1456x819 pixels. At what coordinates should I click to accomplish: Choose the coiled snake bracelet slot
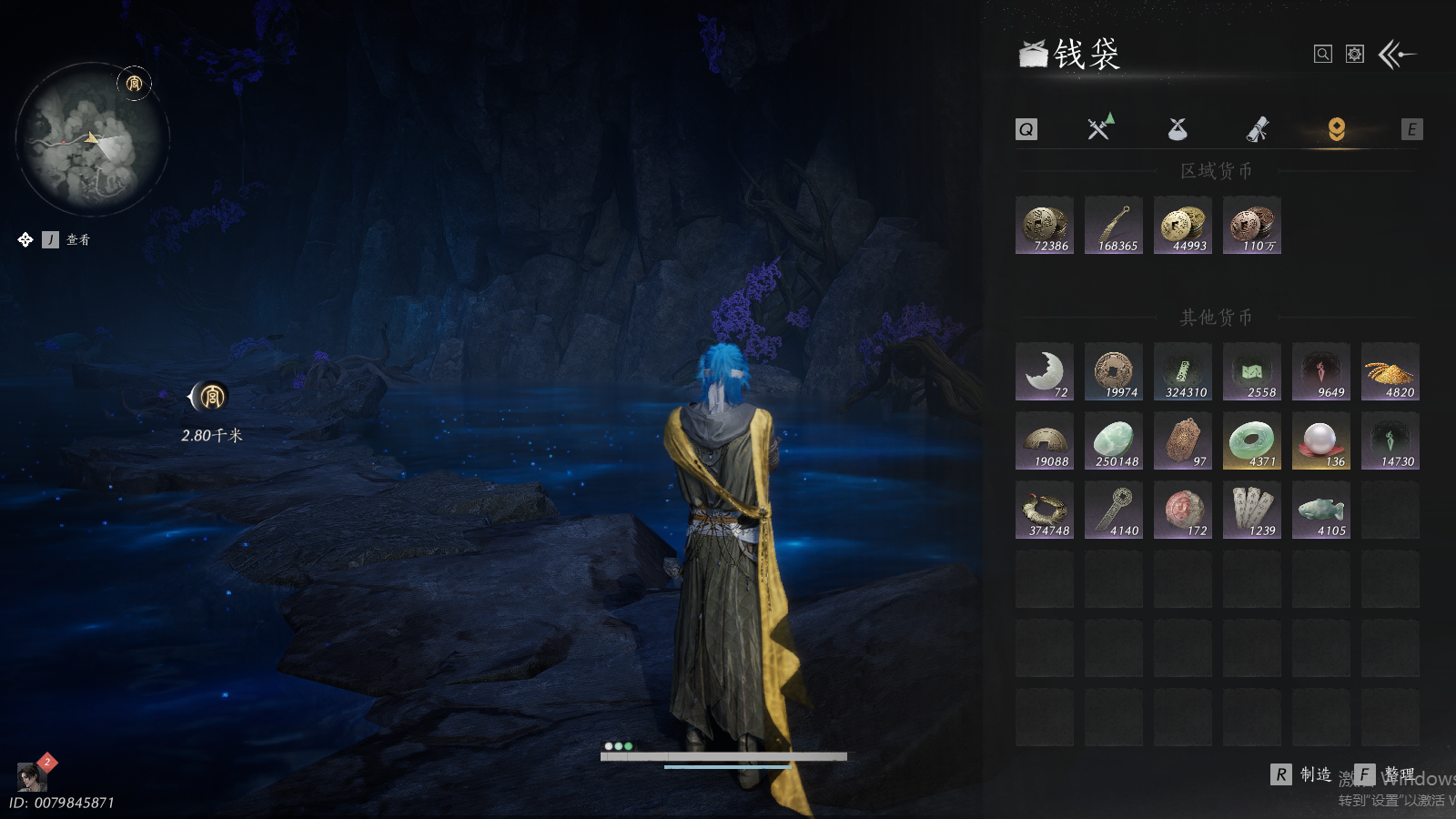1045,511
